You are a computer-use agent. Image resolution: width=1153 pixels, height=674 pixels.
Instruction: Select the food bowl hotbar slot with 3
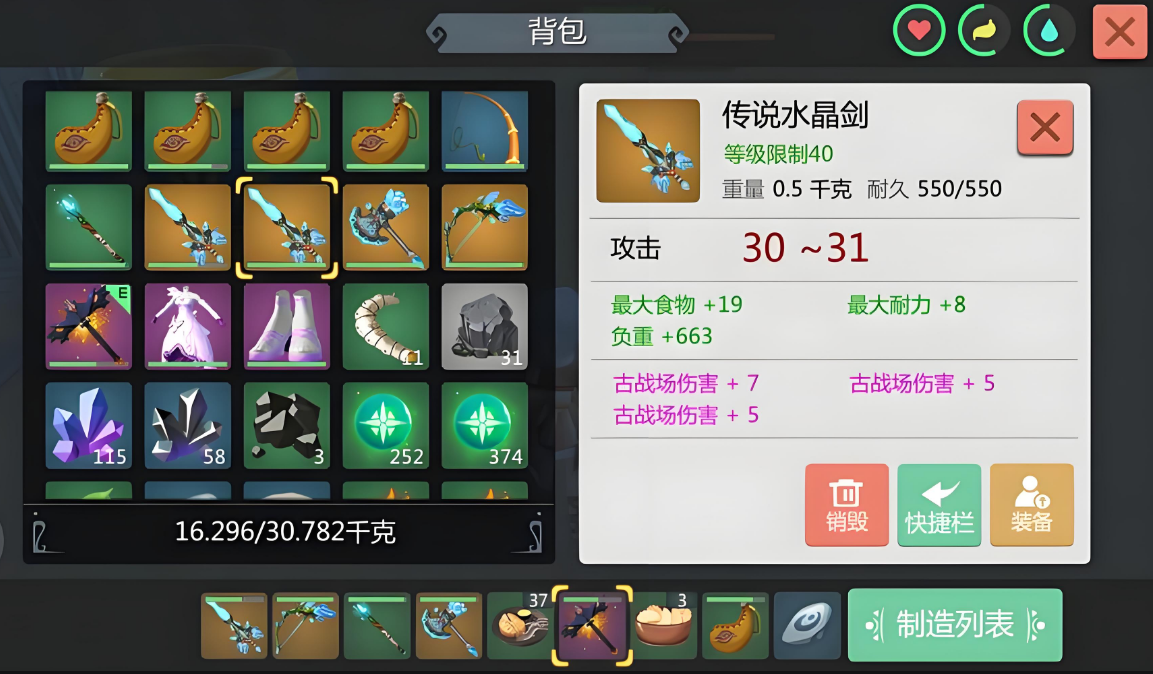(x=664, y=626)
